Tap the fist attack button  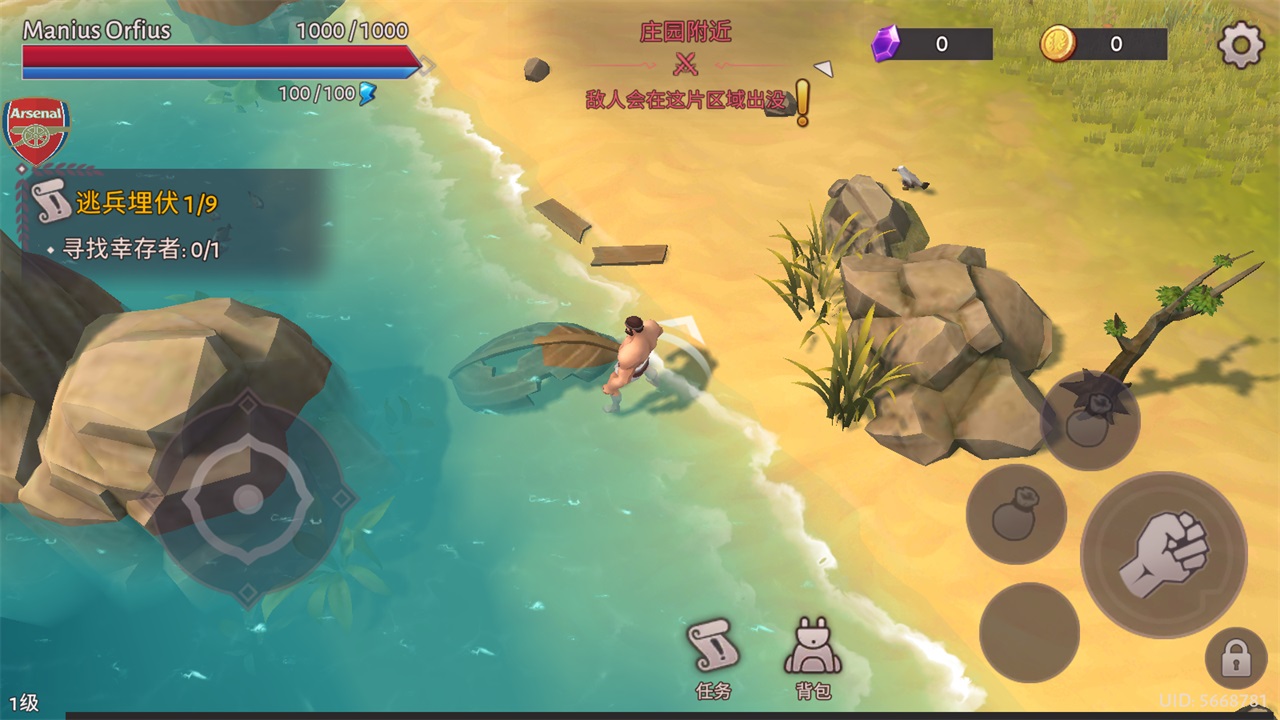[x=1163, y=554]
